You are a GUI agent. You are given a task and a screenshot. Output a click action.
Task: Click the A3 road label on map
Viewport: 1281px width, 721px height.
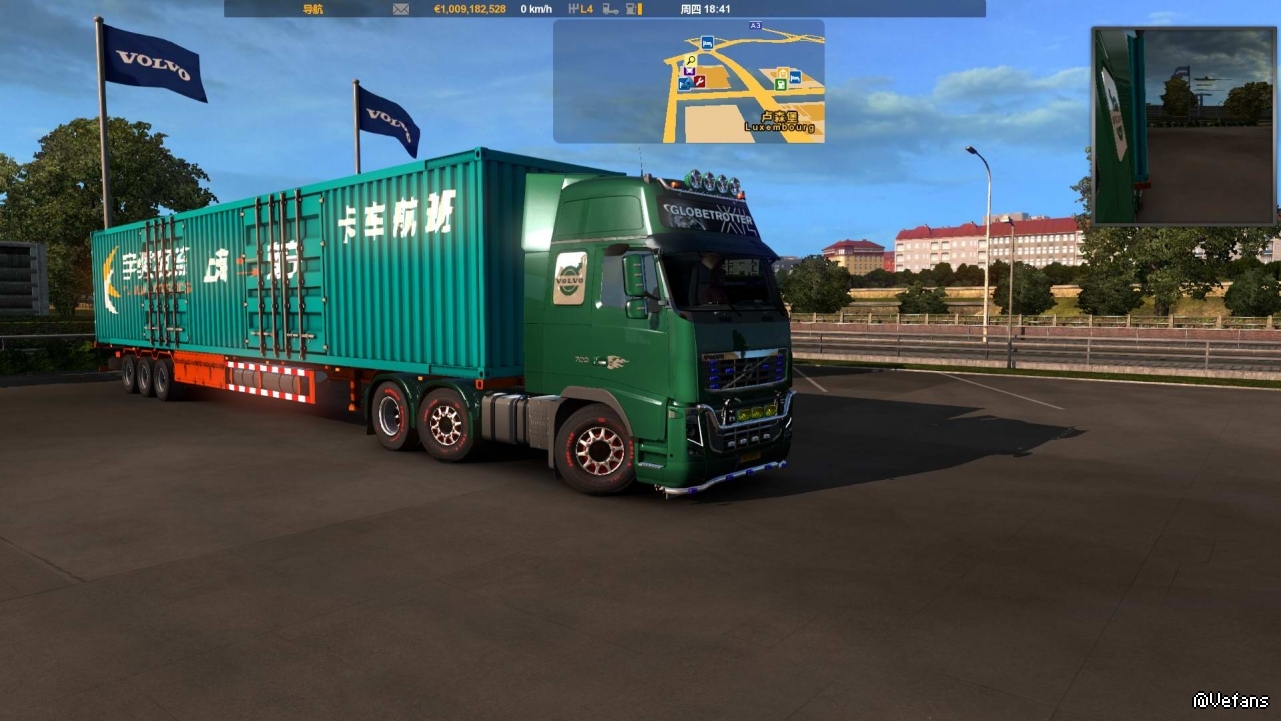coord(754,25)
